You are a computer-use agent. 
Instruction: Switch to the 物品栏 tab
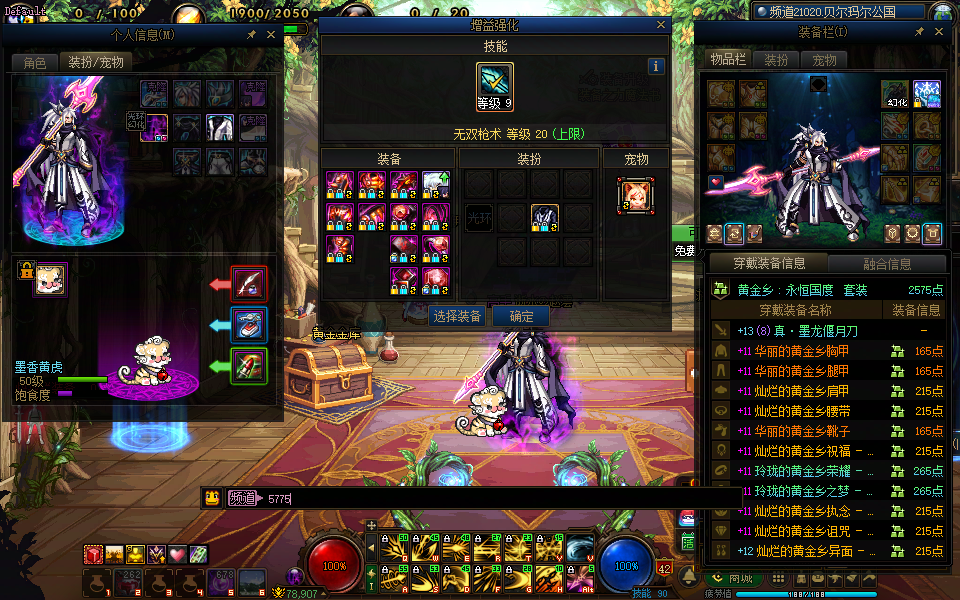point(728,60)
